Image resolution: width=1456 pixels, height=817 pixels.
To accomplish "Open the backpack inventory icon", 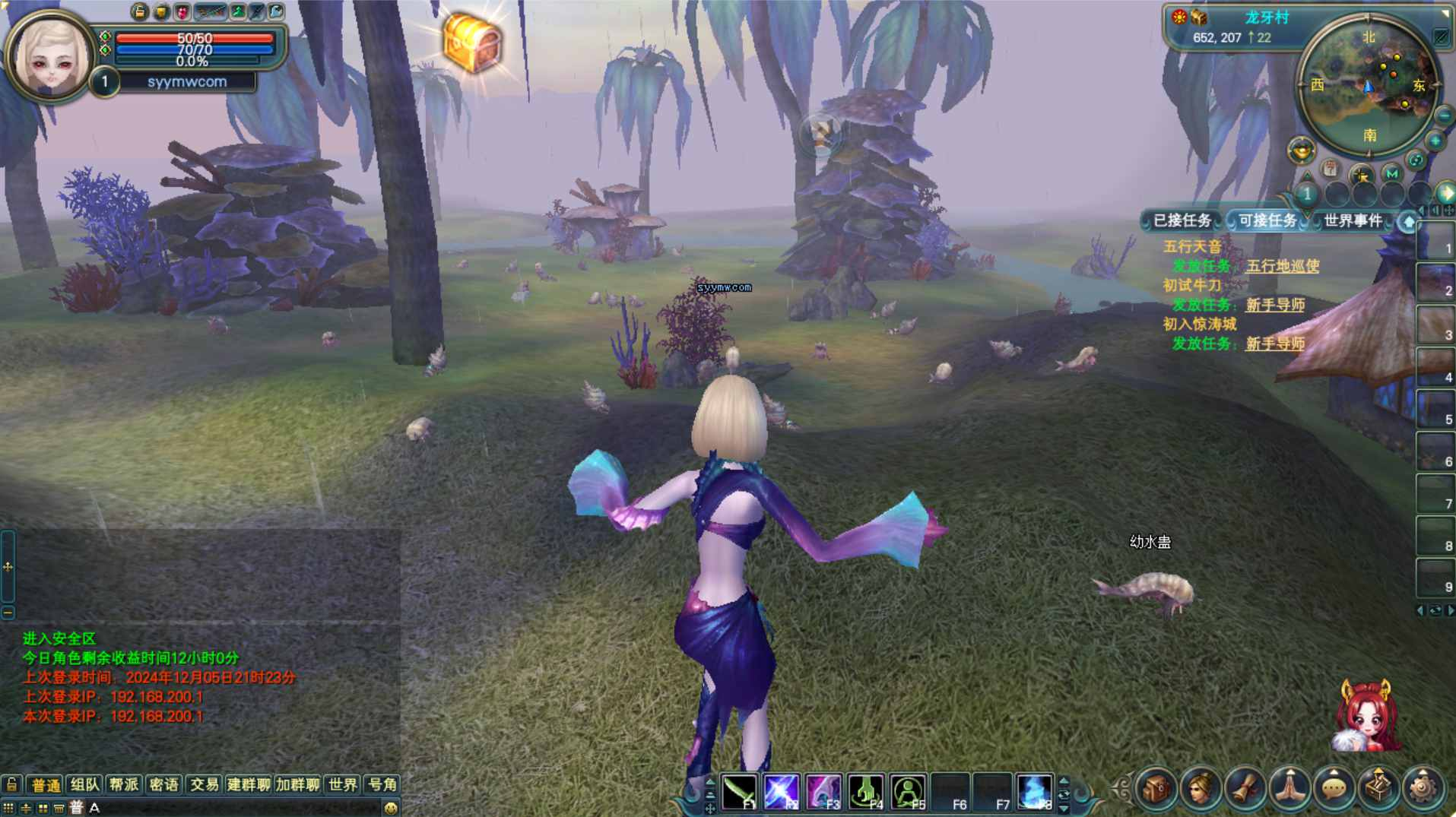I will pyautogui.click(x=1156, y=789).
